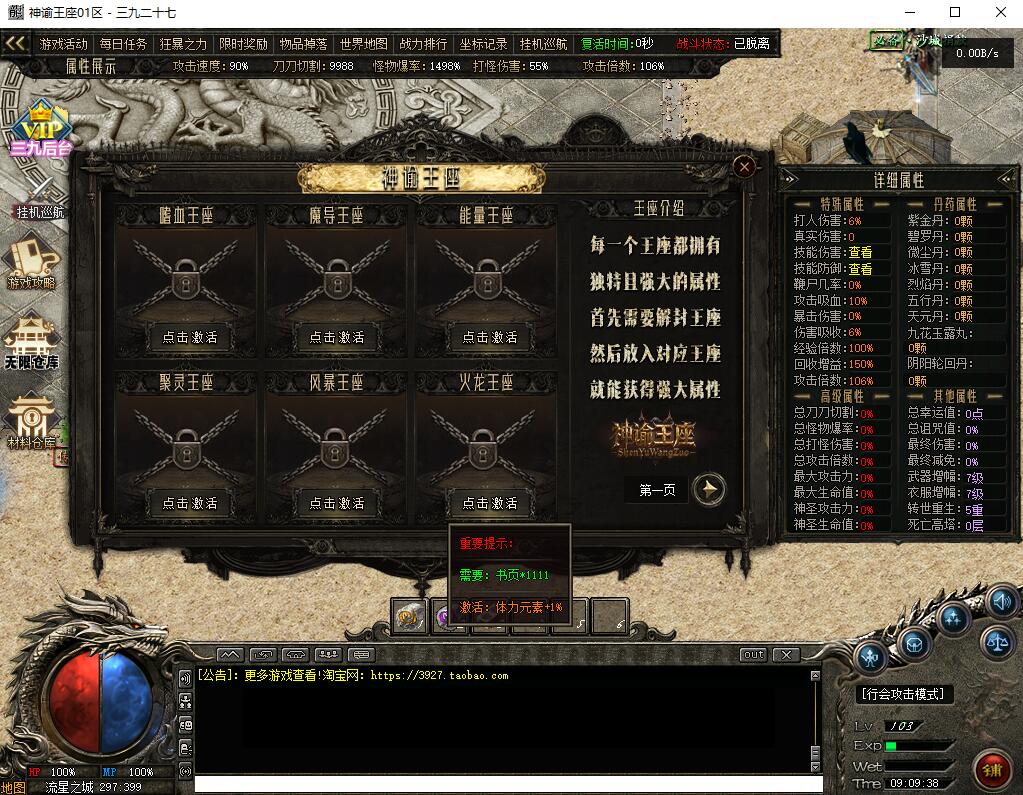
Task: Open the 物品掉落 item drops menu
Action: (x=303, y=44)
